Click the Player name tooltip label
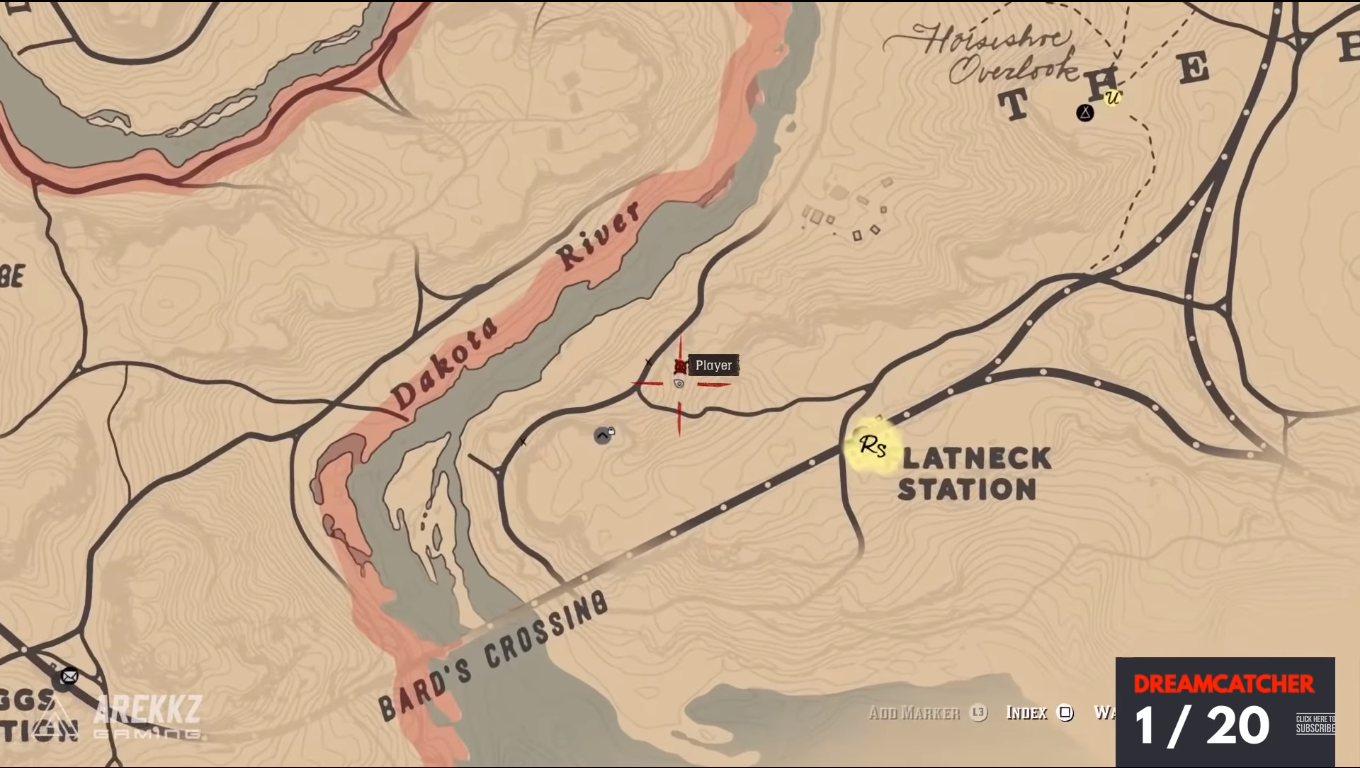This screenshot has height=768, width=1360. (713, 365)
